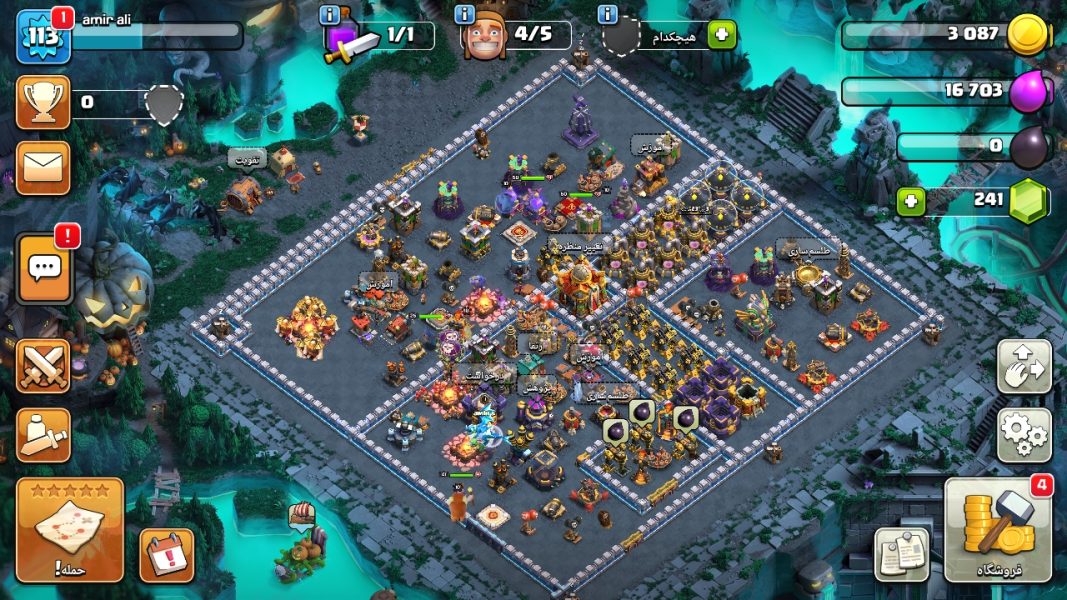Open the builder hammer troop training button
The width and height of the screenshot is (1067, 600).
(x=43, y=435)
